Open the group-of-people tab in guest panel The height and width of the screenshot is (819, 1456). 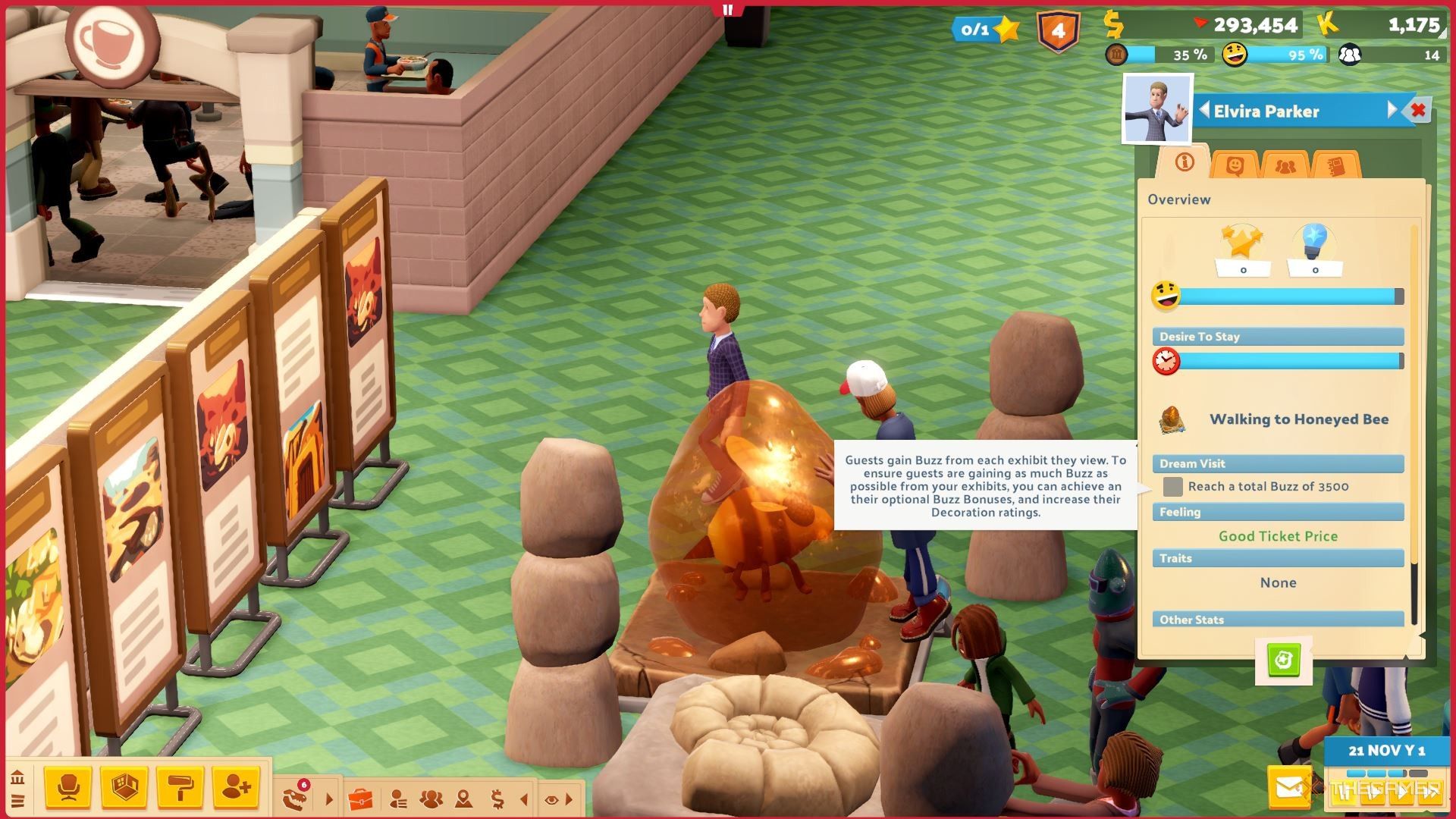(1285, 165)
